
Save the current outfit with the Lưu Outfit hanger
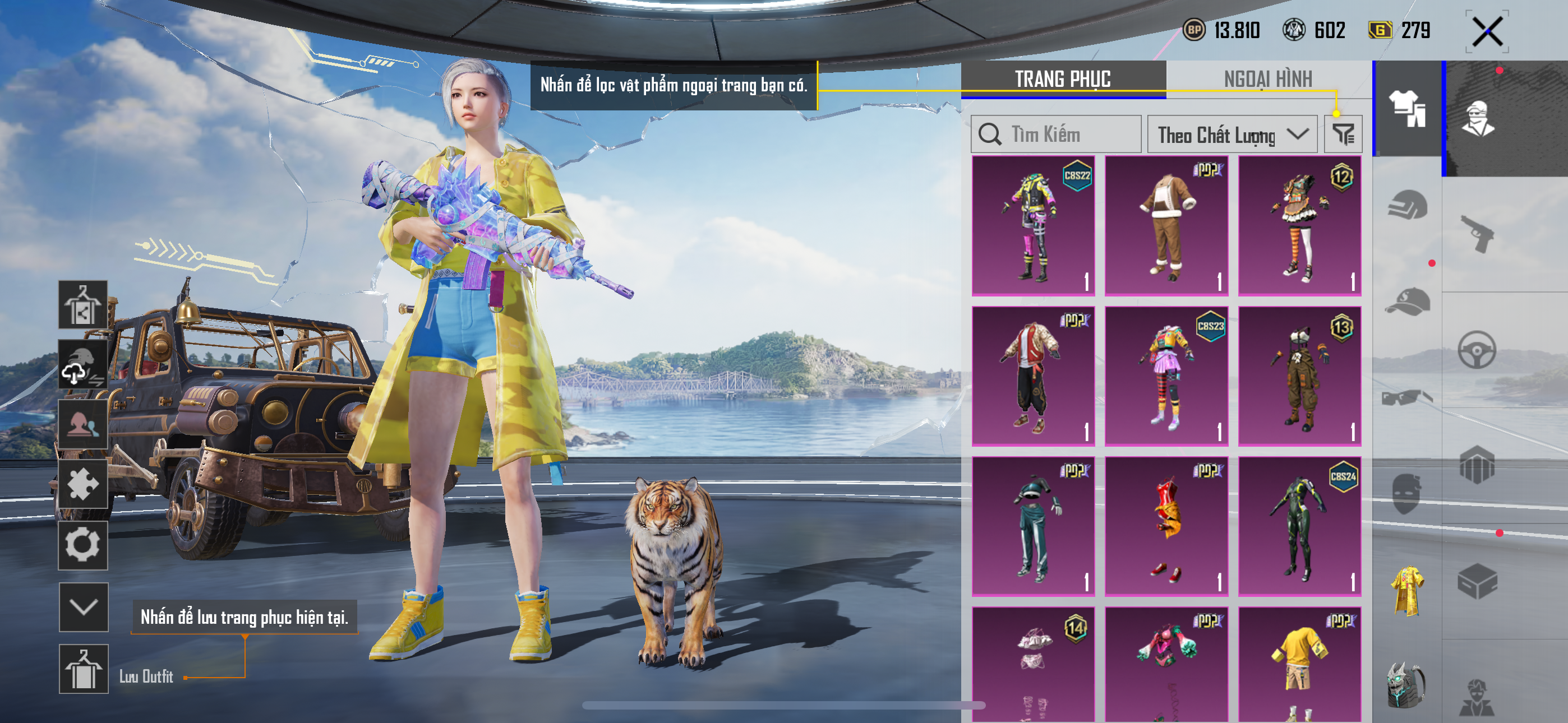point(84,668)
